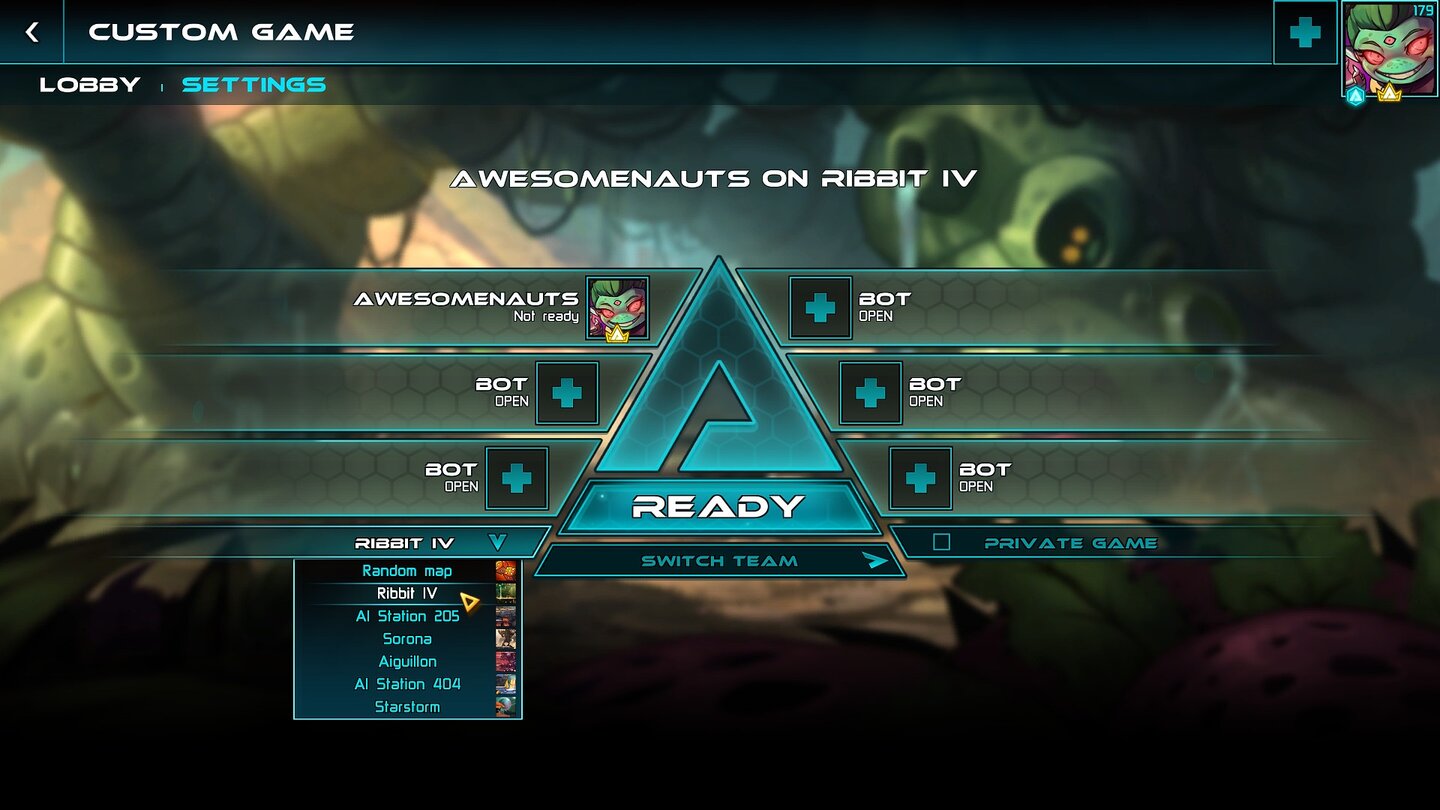This screenshot has width=1440, height=810.
Task: Select Sorona from the map list
Action: point(406,638)
